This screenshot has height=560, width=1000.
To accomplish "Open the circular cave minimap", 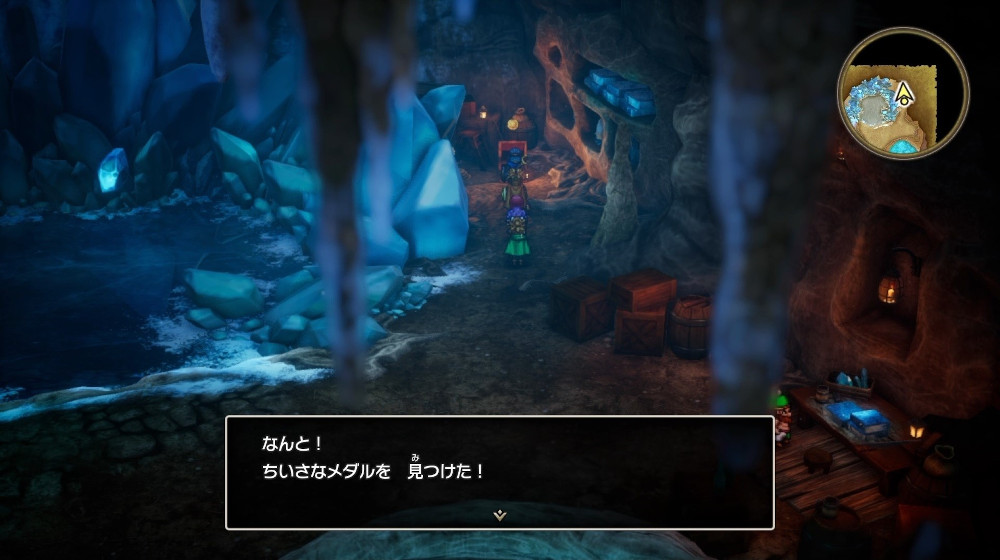I will pos(902,93).
